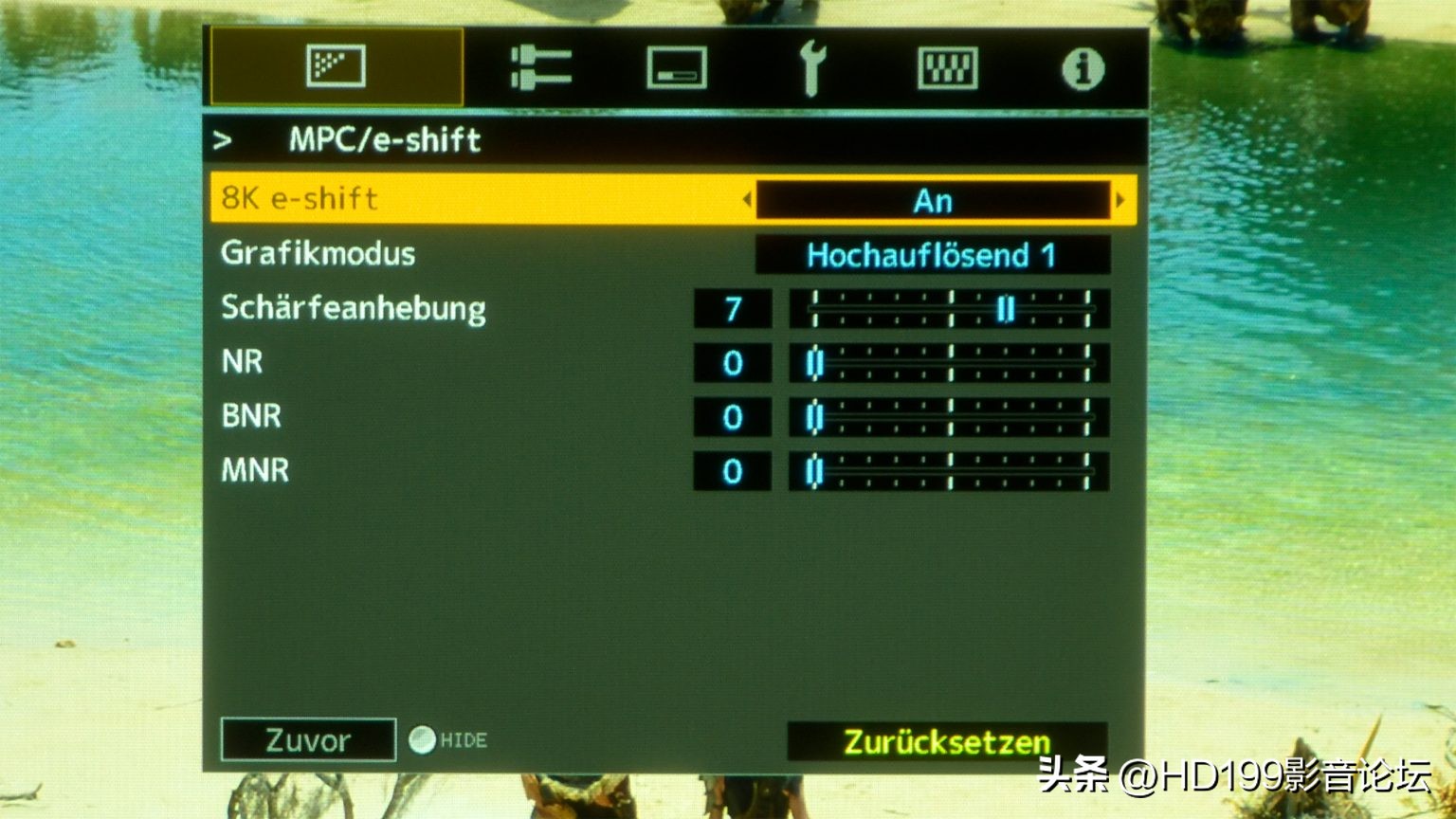Switch Grafikmodus away from Hochauflösend 1
1456x819 pixels.
click(933, 254)
